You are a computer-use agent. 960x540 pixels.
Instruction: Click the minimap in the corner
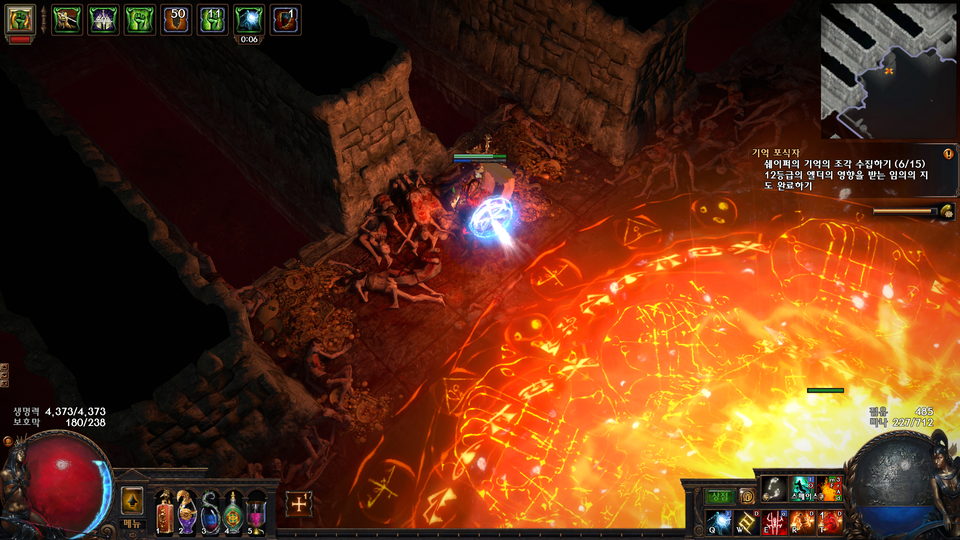889,70
